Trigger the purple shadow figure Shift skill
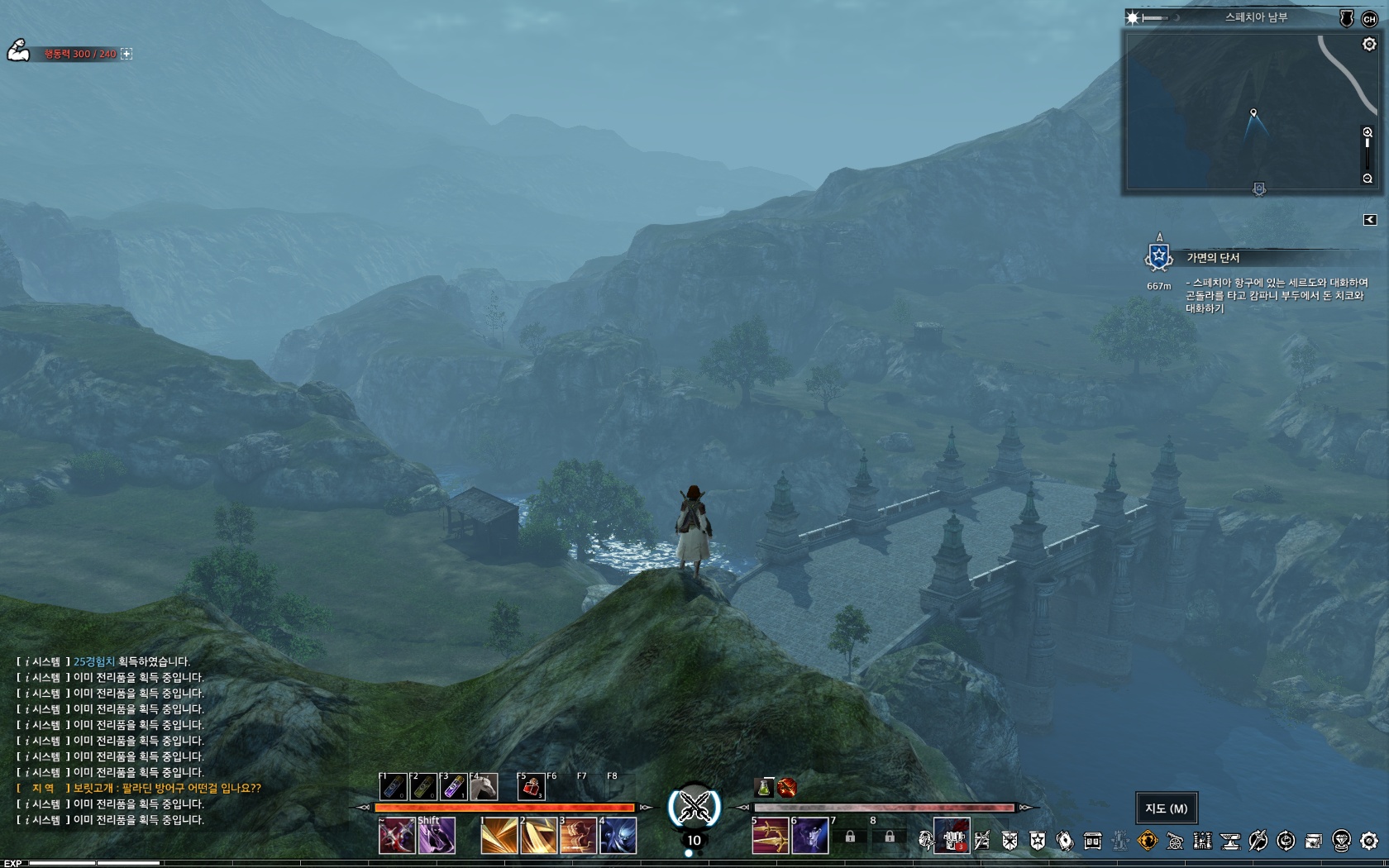 437,837
